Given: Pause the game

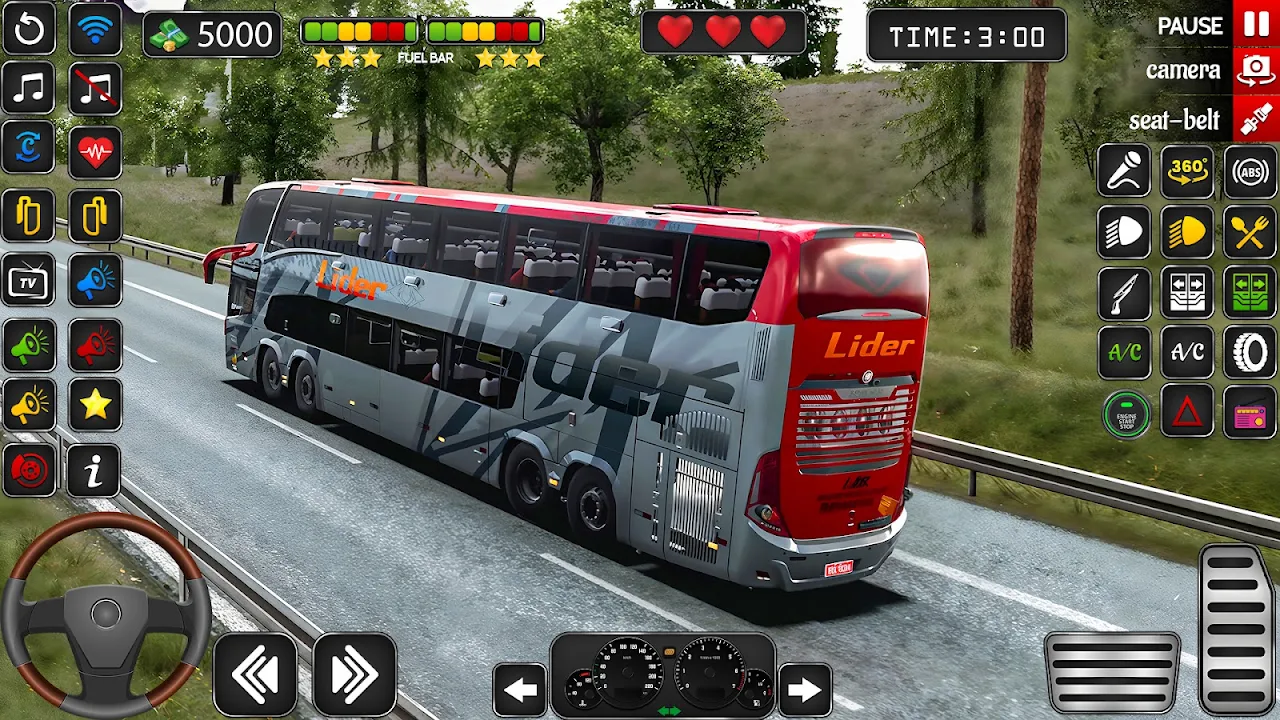Looking at the screenshot, I should pos(1255,24).
